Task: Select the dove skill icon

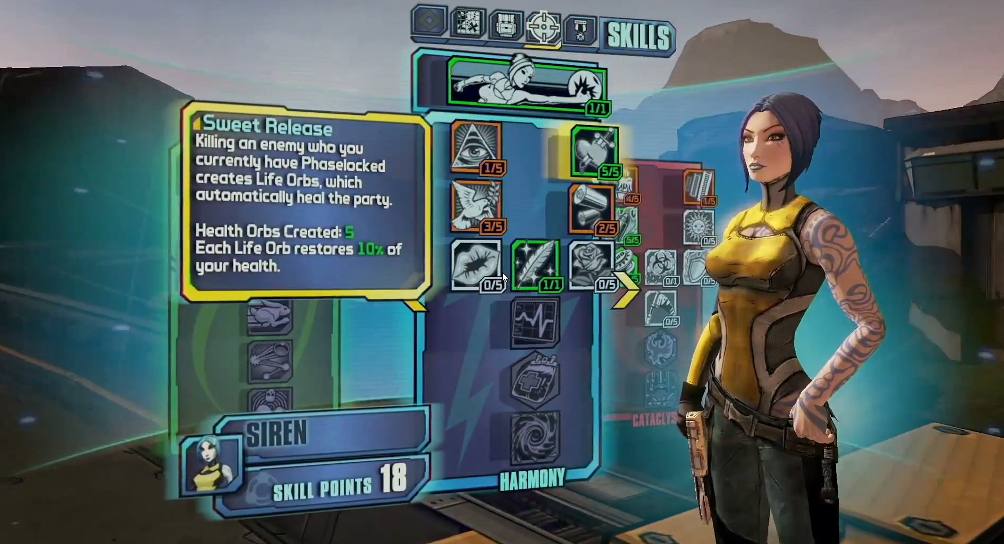Action: (474, 205)
